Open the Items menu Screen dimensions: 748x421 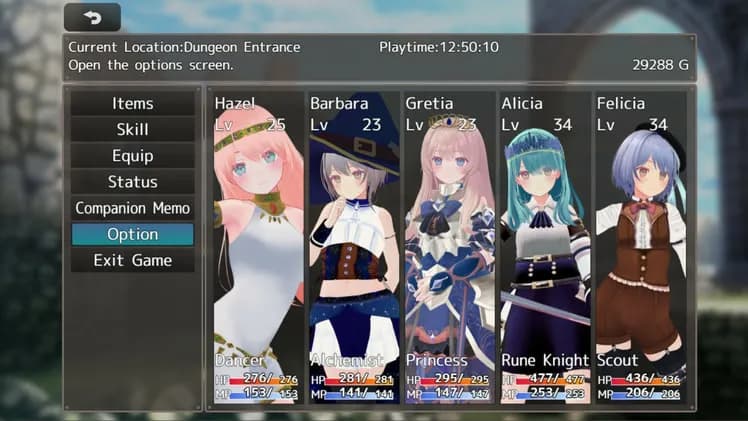pyautogui.click(x=133, y=104)
